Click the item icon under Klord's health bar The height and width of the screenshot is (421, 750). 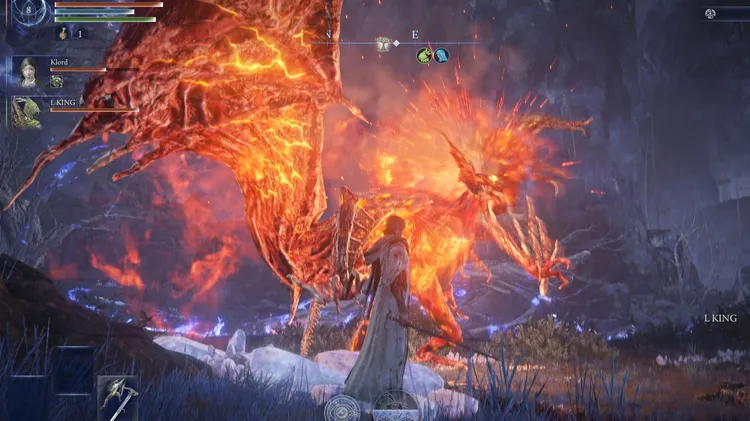58,82
